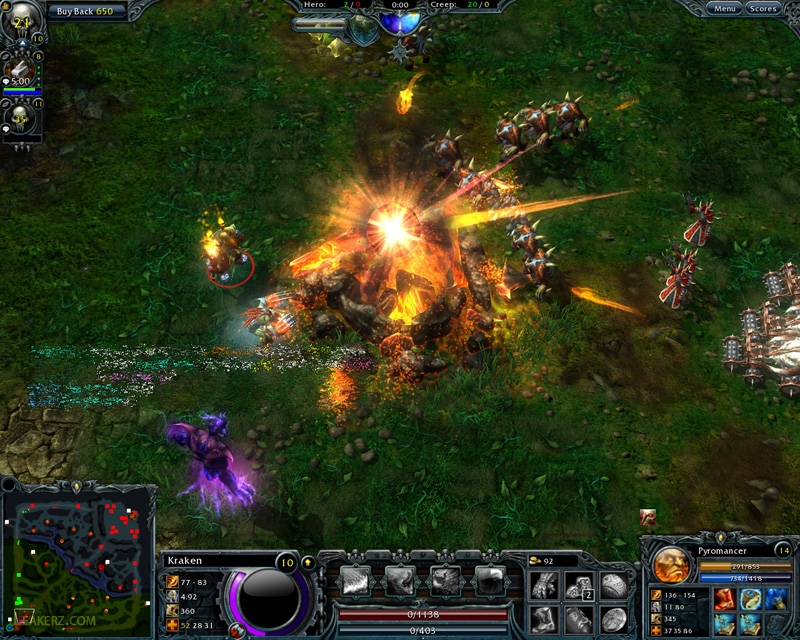The width and height of the screenshot is (800, 640).
Task: Activate Kraken's third ability icon
Action: (444, 580)
